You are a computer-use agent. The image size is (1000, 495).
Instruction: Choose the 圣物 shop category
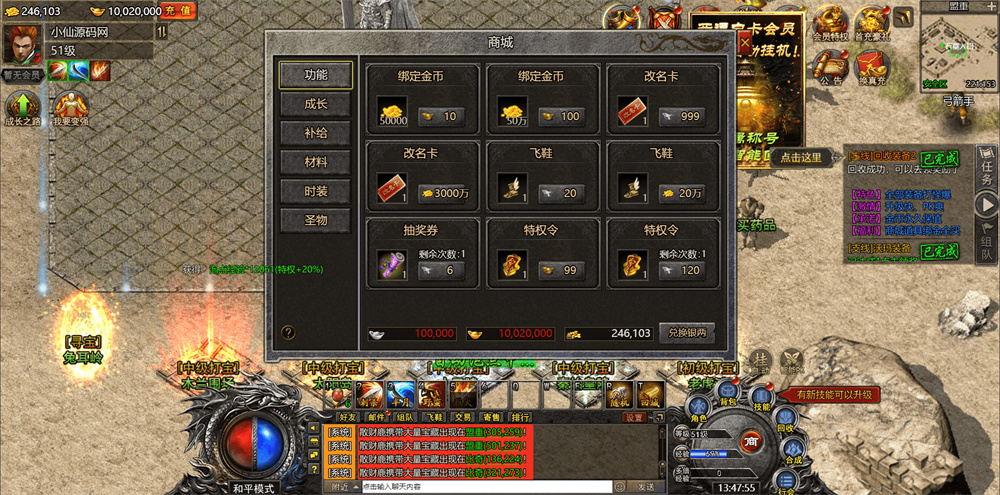click(316, 220)
